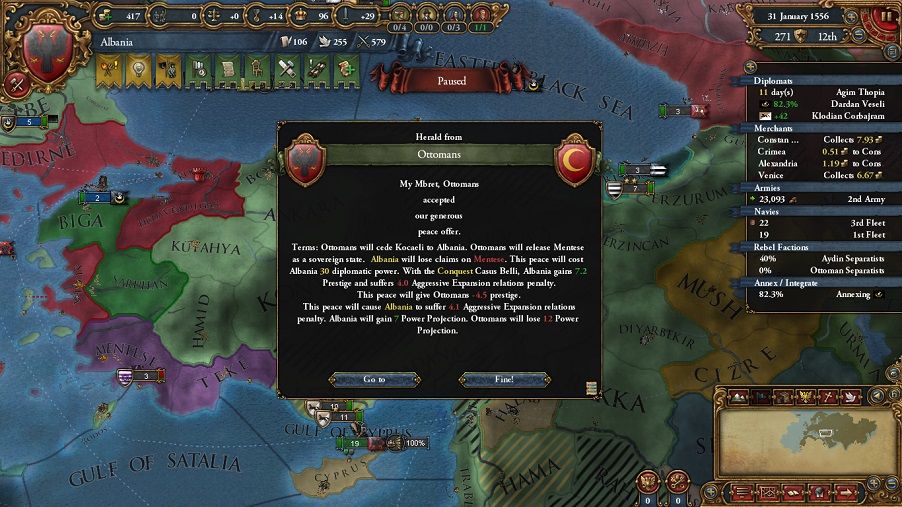The width and height of the screenshot is (902, 507).
Task: Switch to diplomatic map mode dove icon
Action: (849, 397)
